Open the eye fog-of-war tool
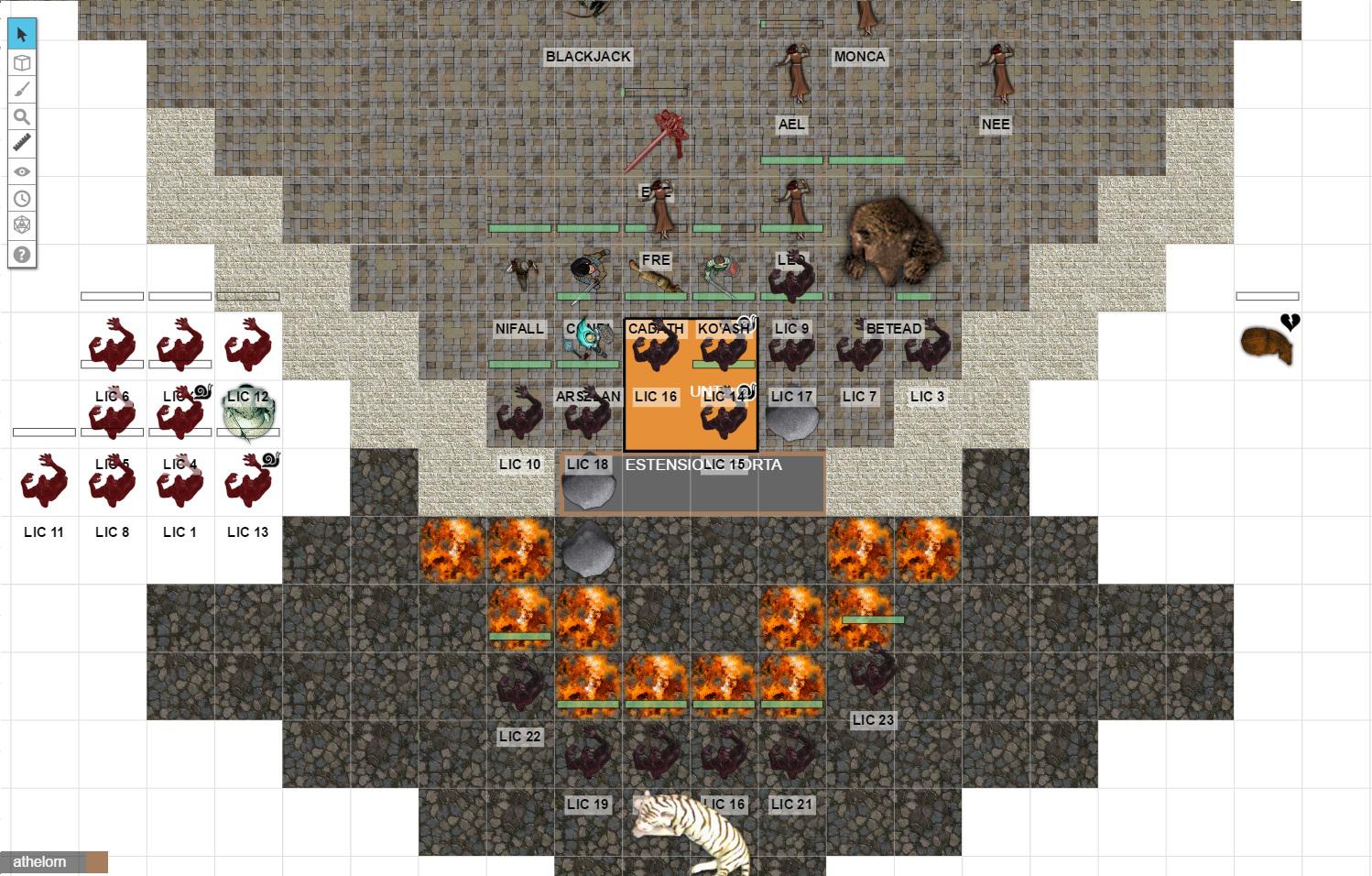 click(x=22, y=171)
